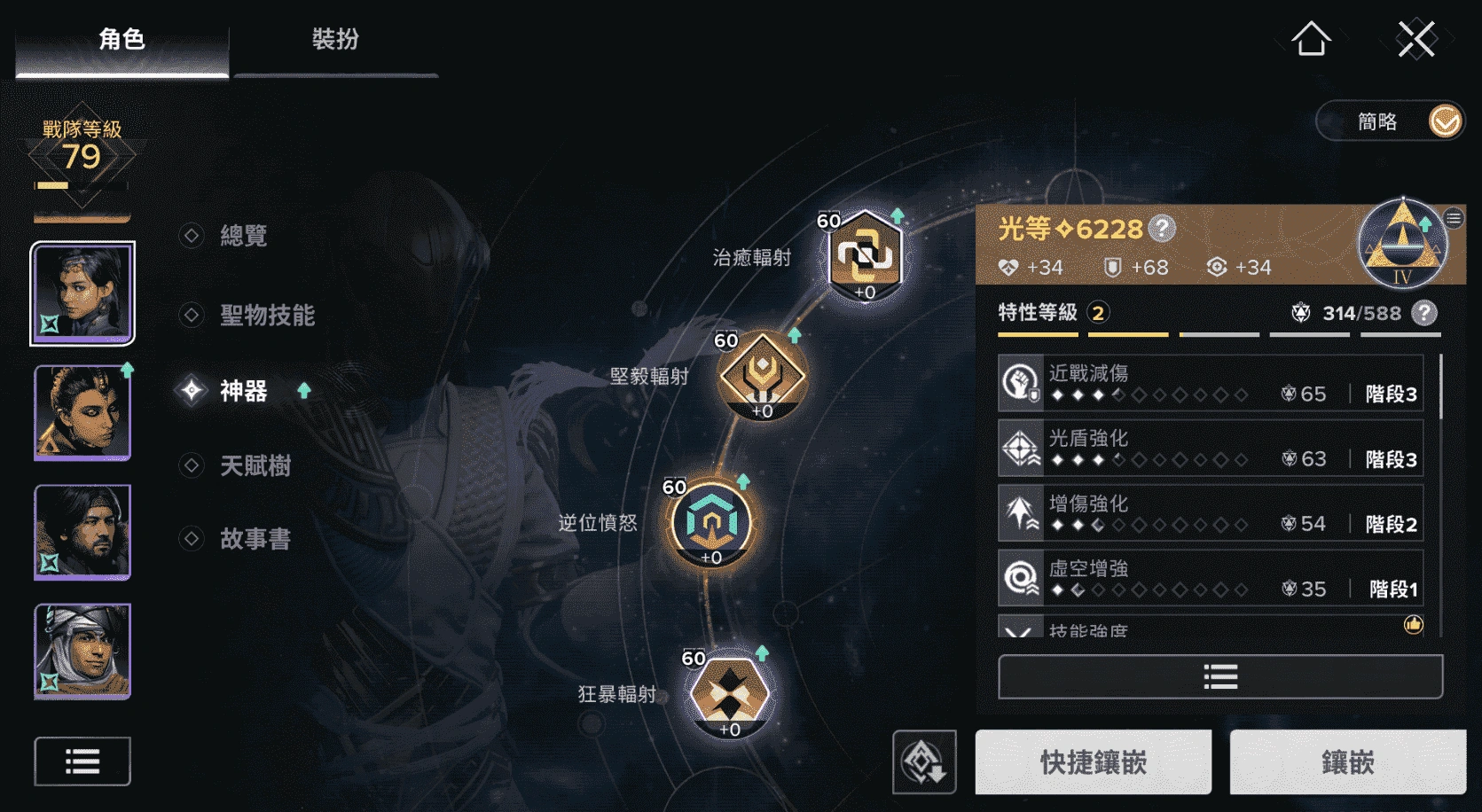The image size is (1482, 812).
Task: Toggle the 簡略 display mode switch
Action: [1446, 121]
